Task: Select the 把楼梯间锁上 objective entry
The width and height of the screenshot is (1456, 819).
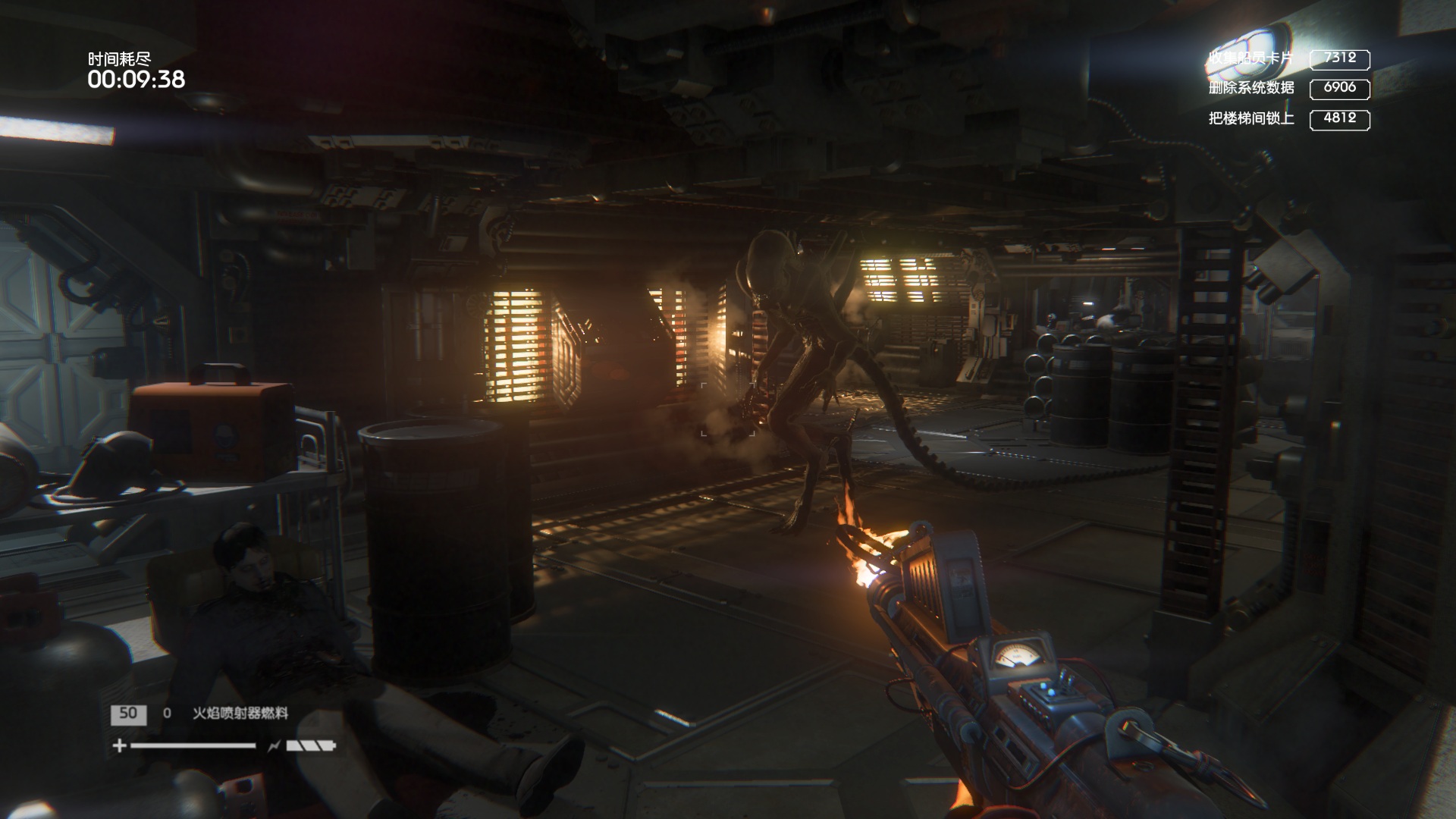Action: [1251, 118]
